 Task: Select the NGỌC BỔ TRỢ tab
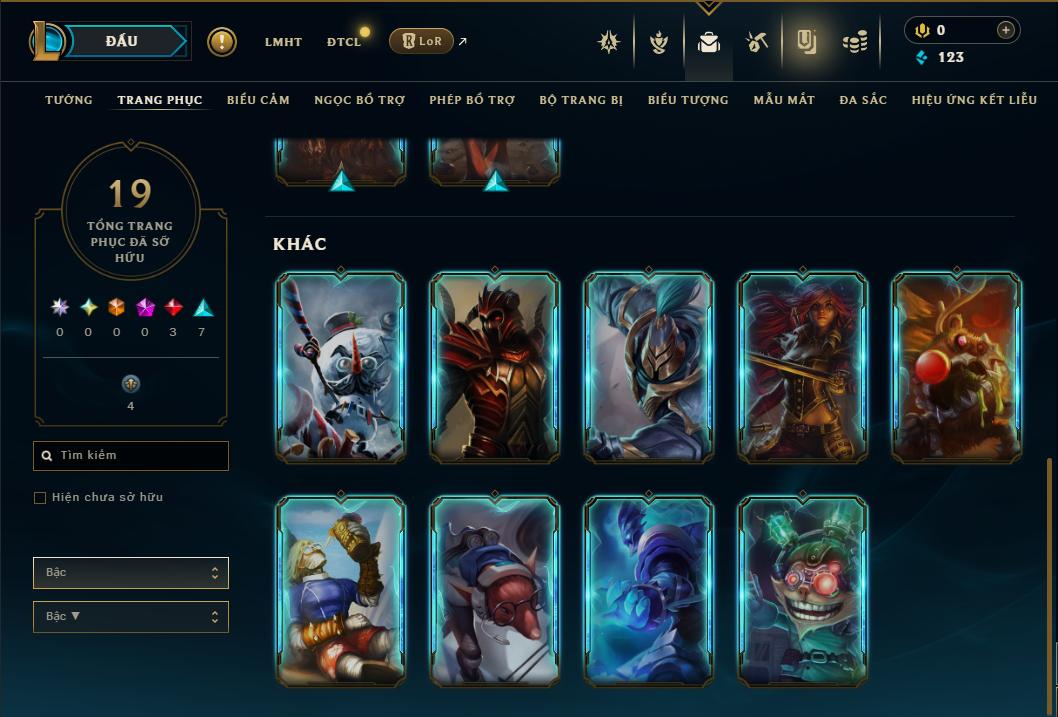pyautogui.click(x=359, y=100)
